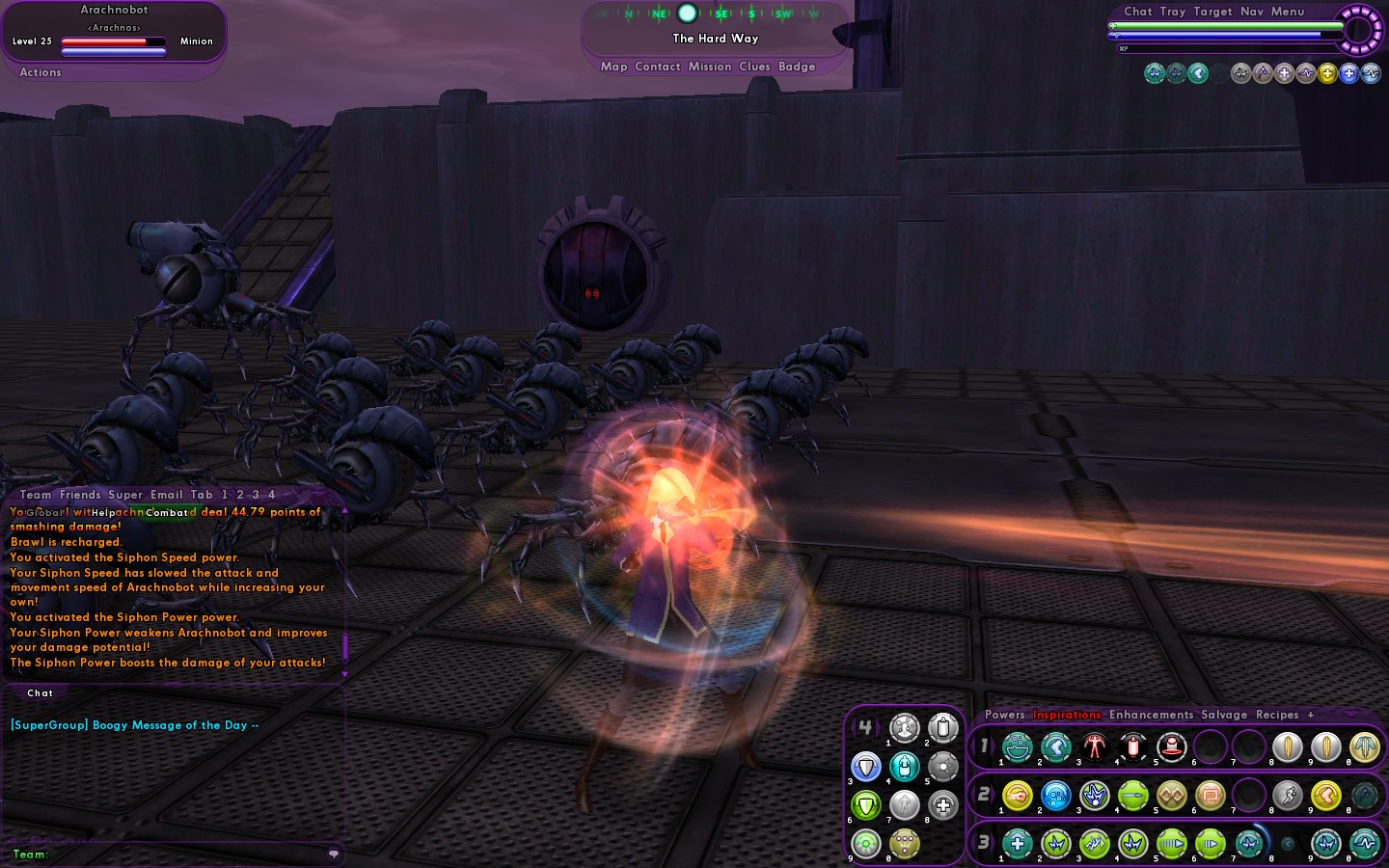
Task: Open the Enhancements window
Action: point(1151,715)
